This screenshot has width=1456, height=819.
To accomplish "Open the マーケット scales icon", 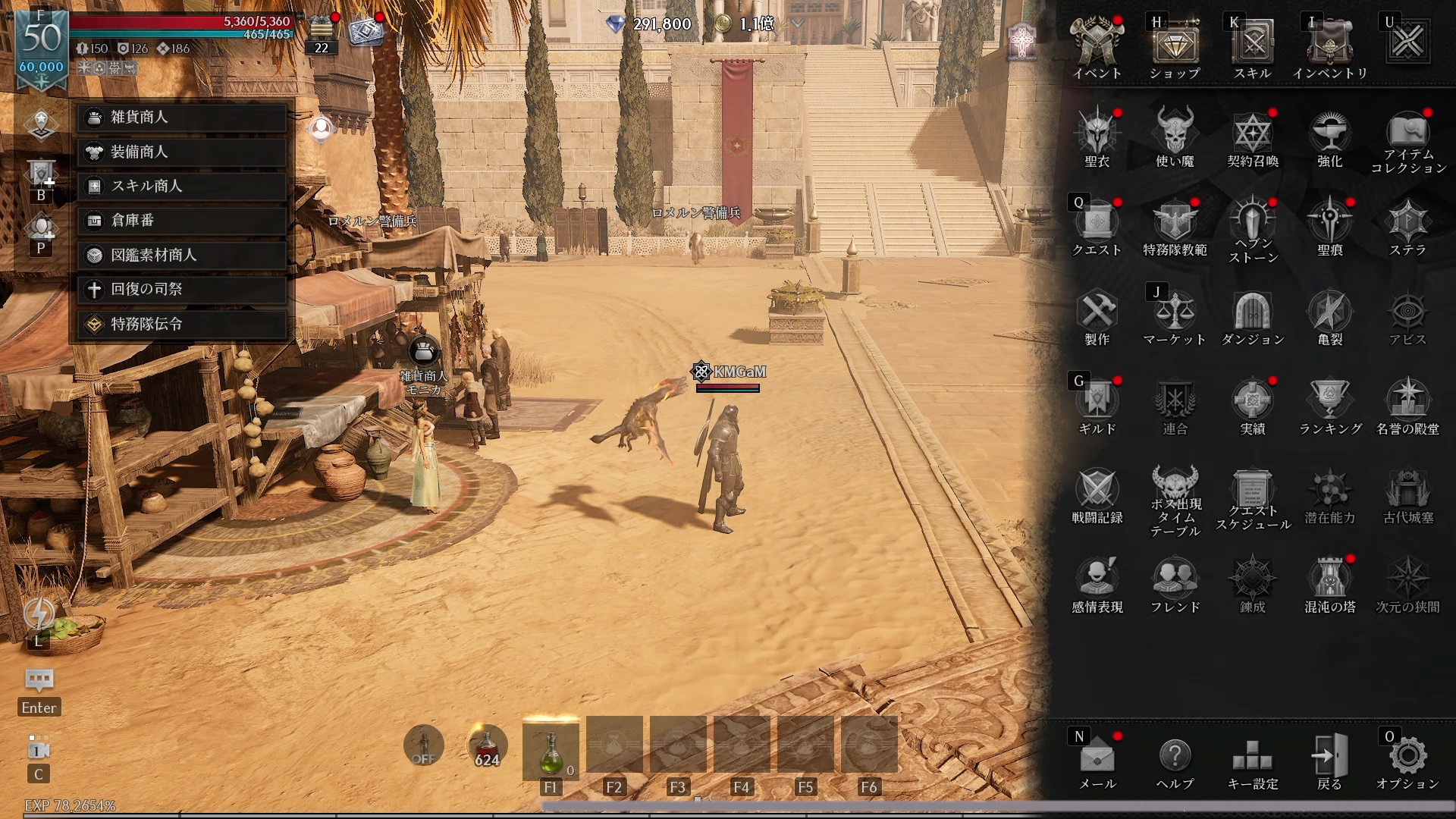I will 1175,315.
